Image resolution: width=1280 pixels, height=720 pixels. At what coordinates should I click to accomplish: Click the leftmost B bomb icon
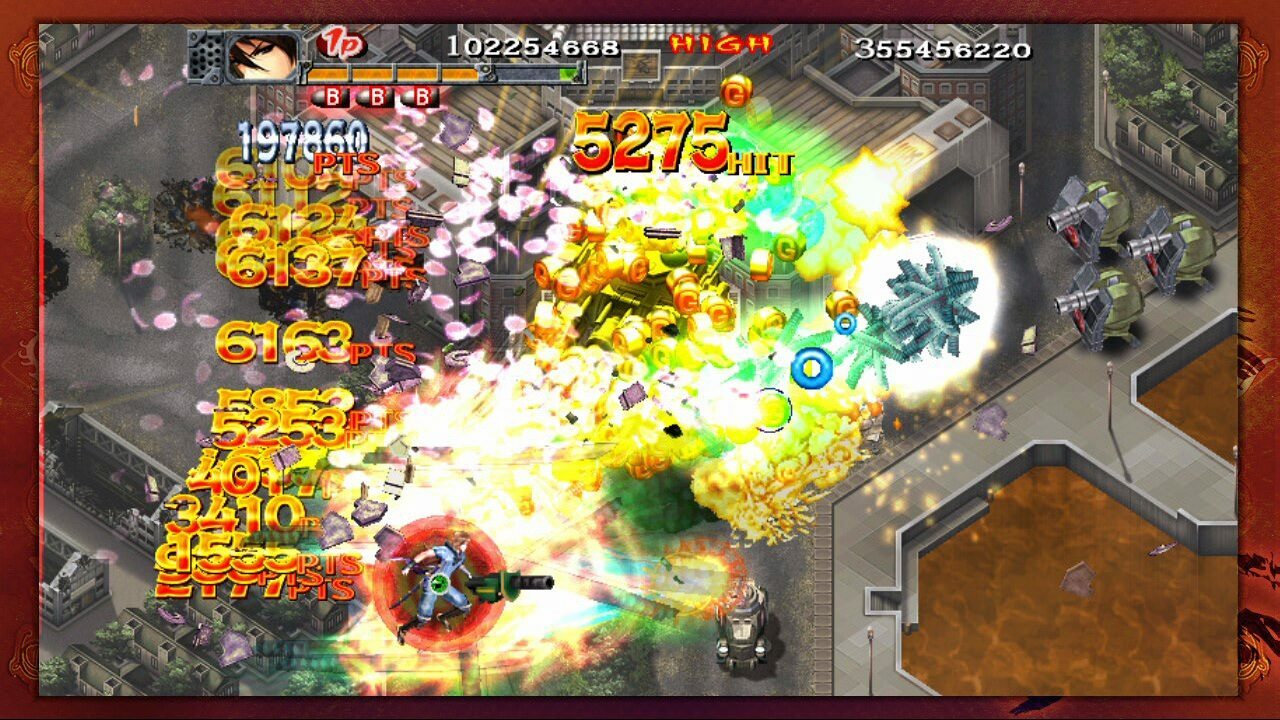pos(332,96)
